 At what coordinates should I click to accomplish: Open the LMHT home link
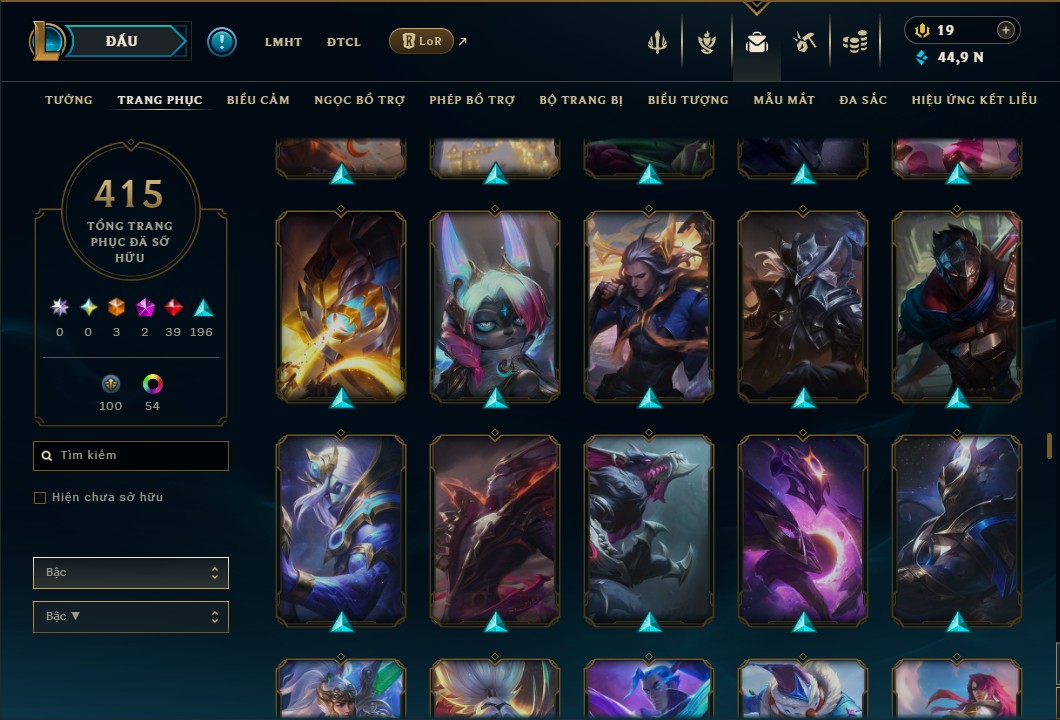283,42
